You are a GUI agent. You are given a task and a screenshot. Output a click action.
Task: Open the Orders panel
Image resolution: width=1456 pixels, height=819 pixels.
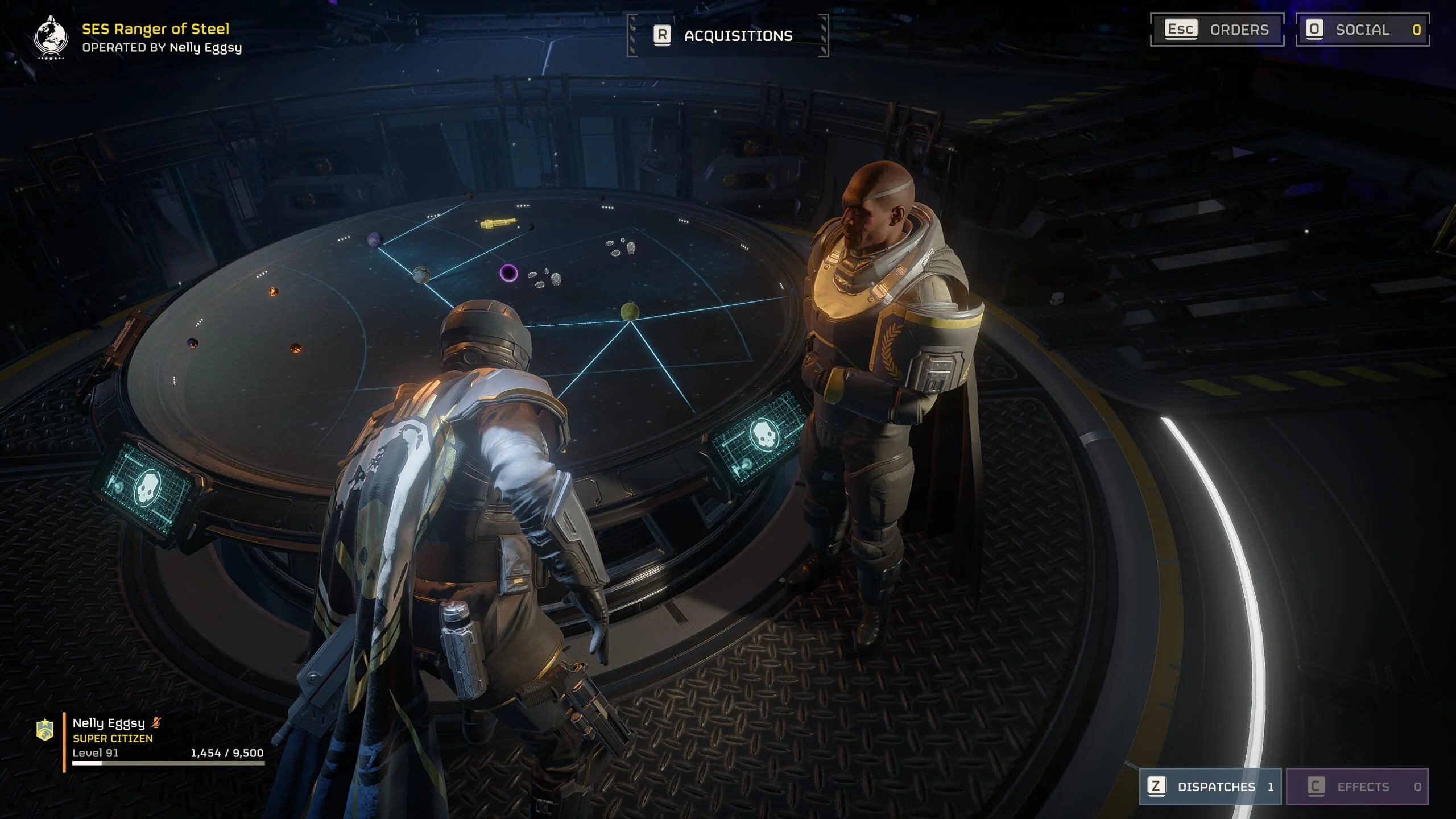coord(1217,30)
